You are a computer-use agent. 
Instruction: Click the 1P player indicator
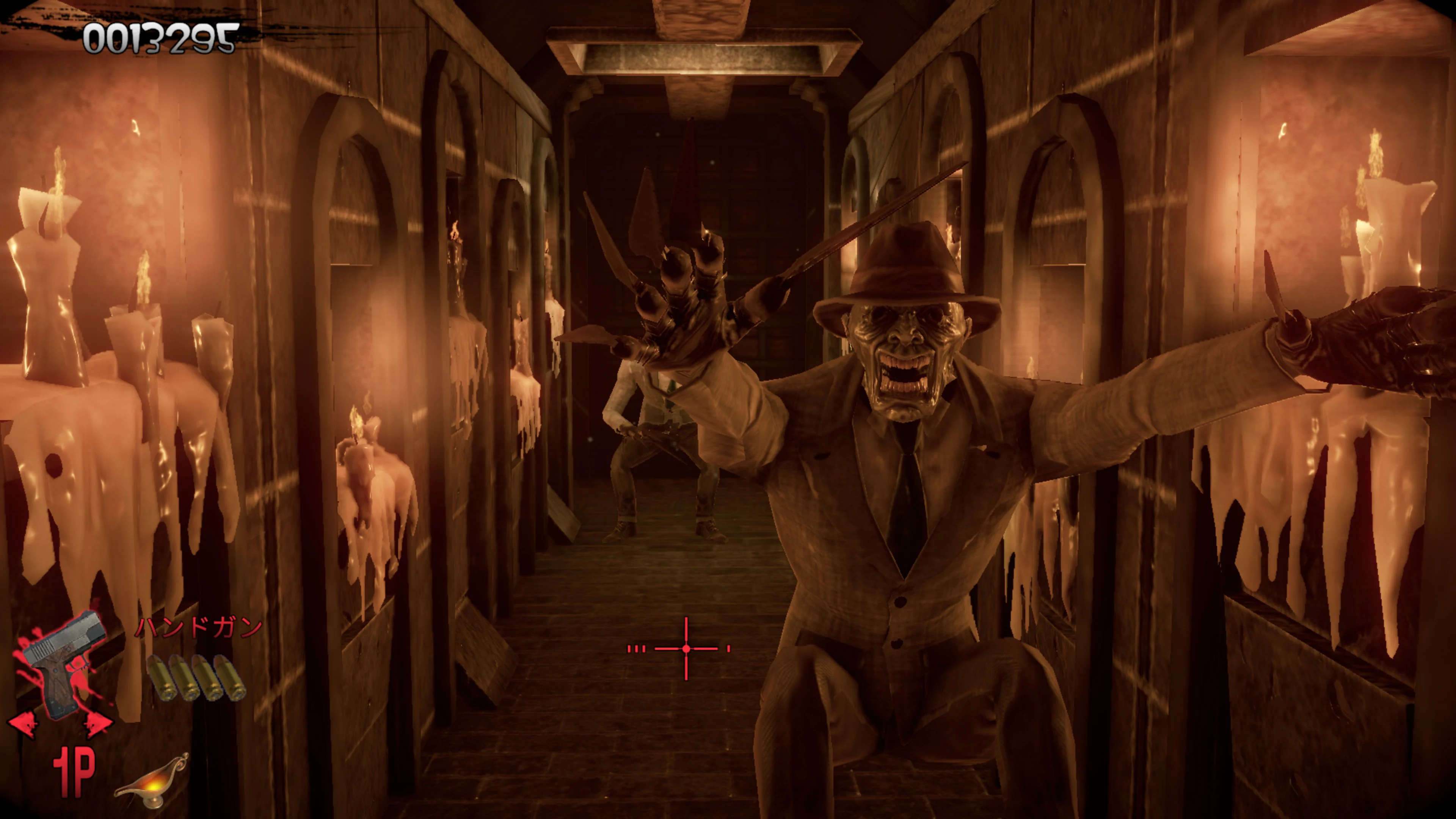[x=74, y=772]
